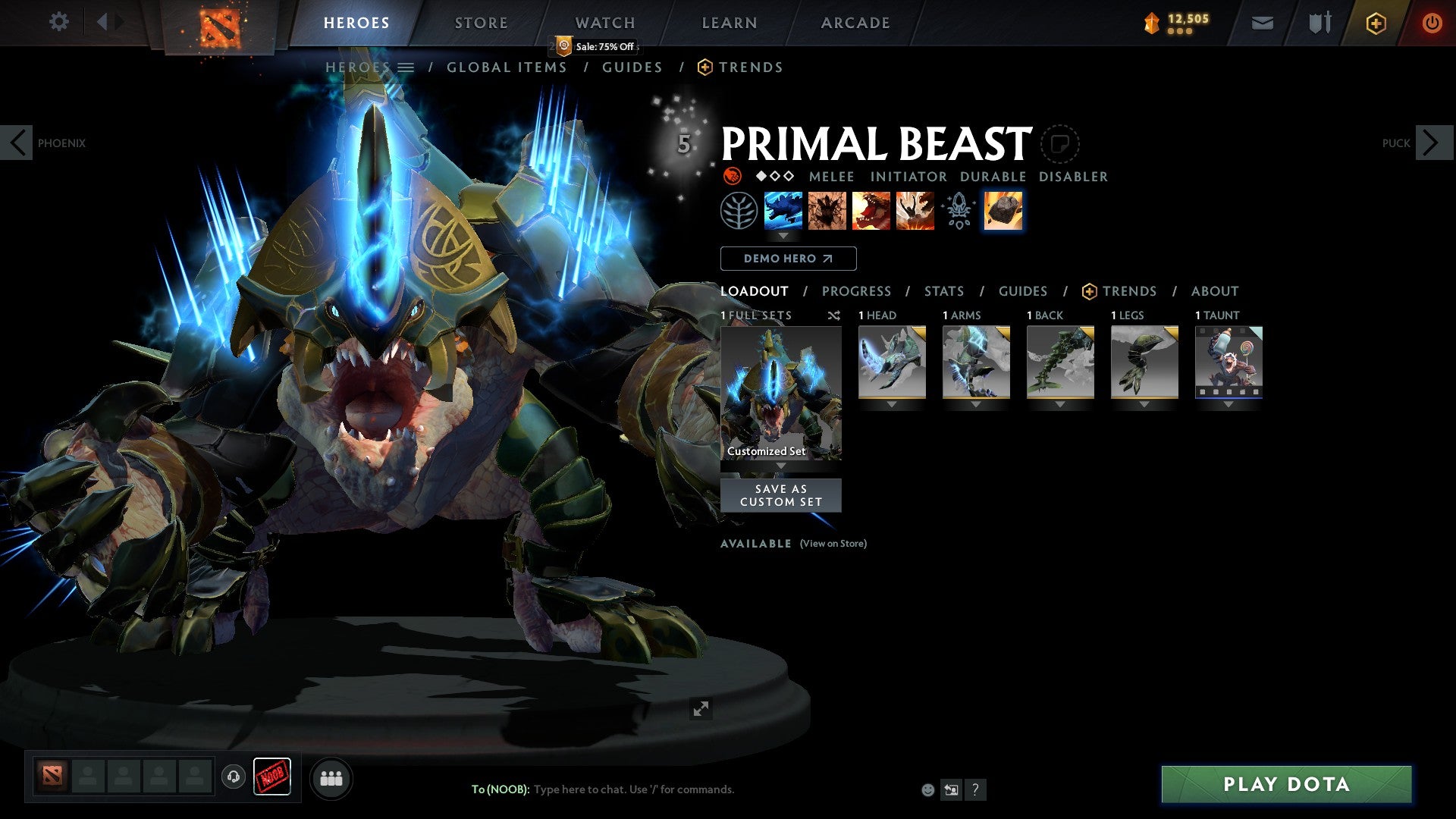Viewport: 1456px width, 819px height.
Task: Start matchmaking with Play Dota button
Action: 1286,784
